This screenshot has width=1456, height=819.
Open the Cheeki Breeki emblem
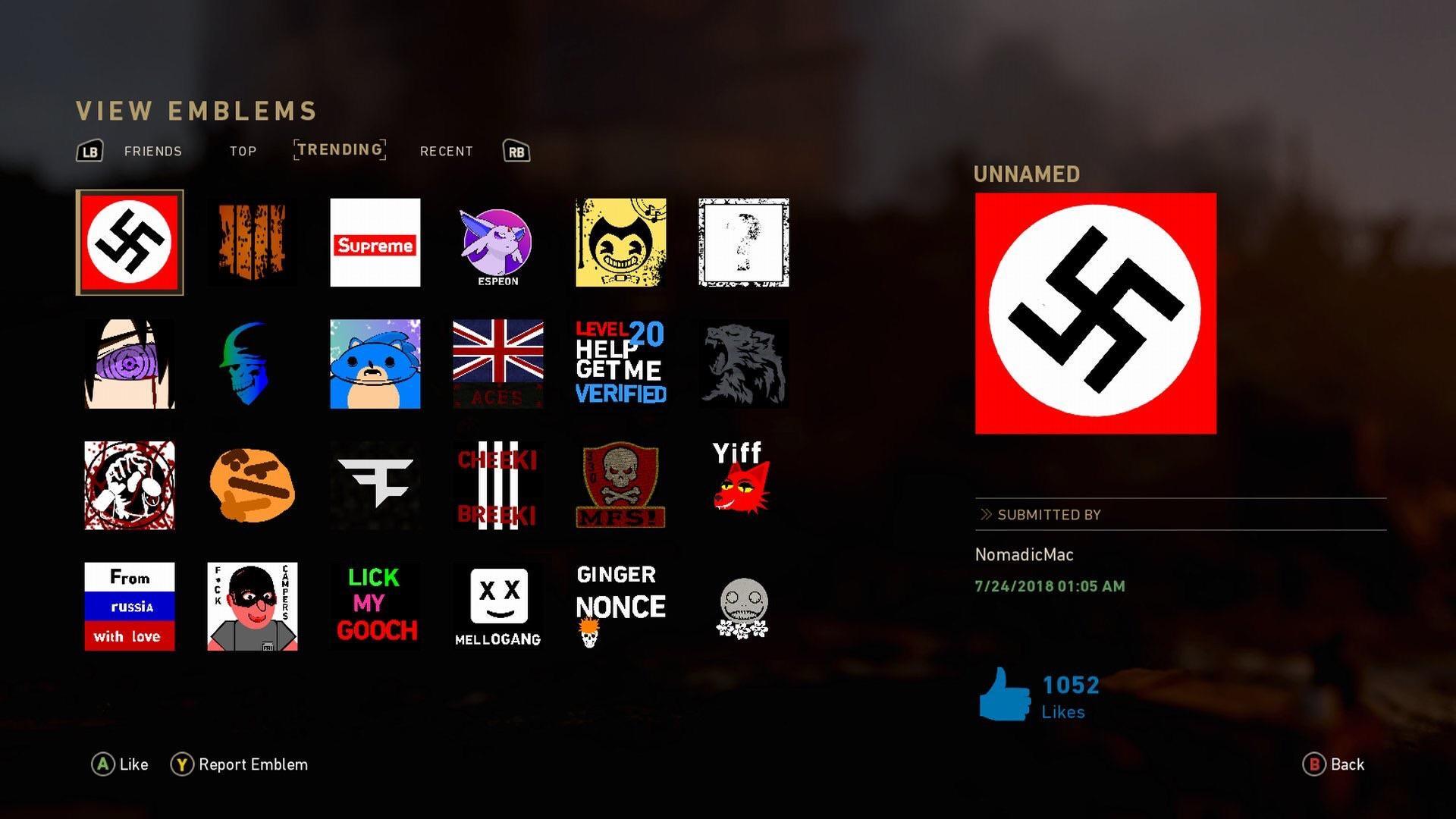(497, 485)
